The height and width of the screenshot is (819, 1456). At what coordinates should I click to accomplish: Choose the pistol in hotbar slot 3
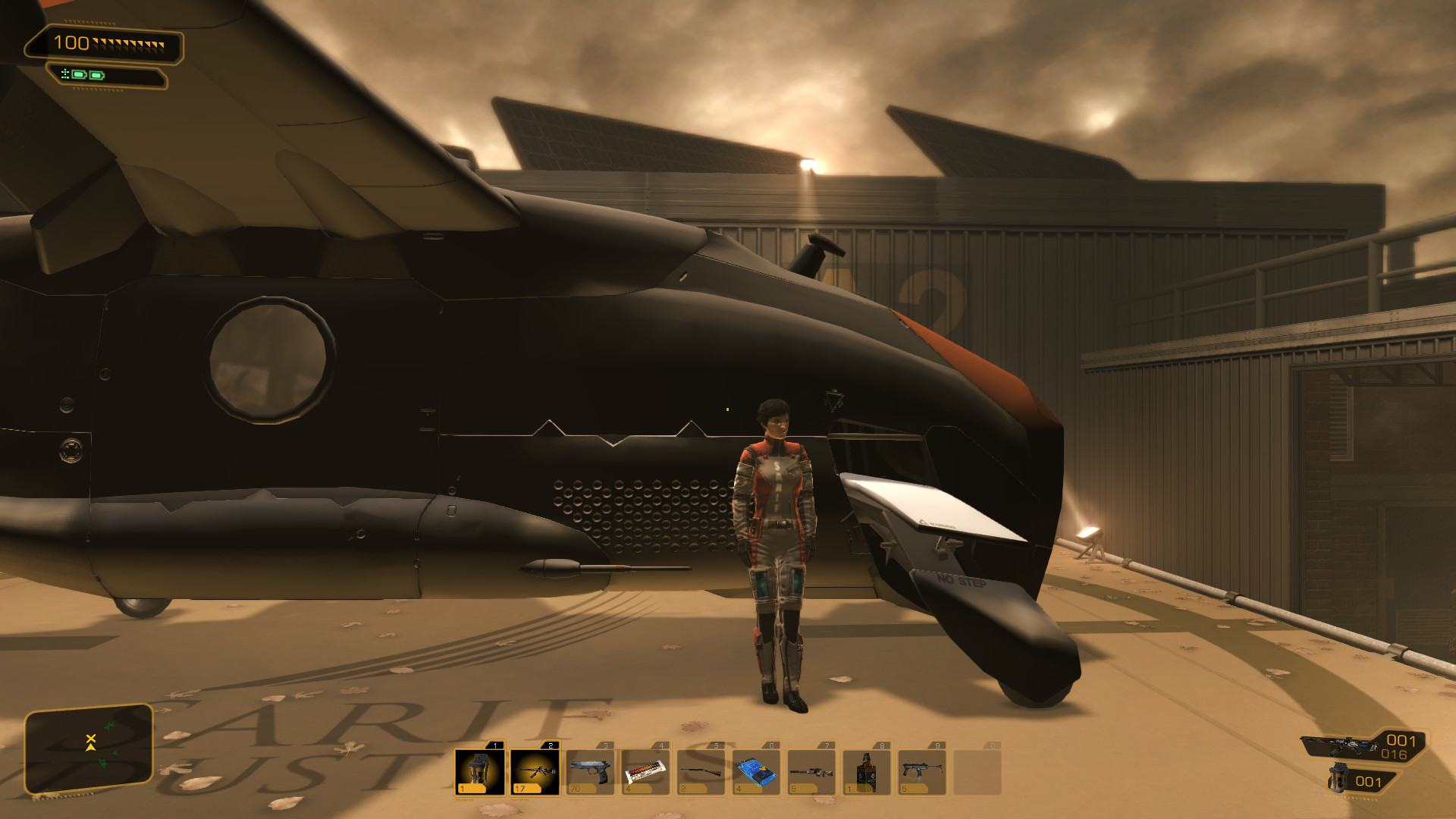point(590,771)
